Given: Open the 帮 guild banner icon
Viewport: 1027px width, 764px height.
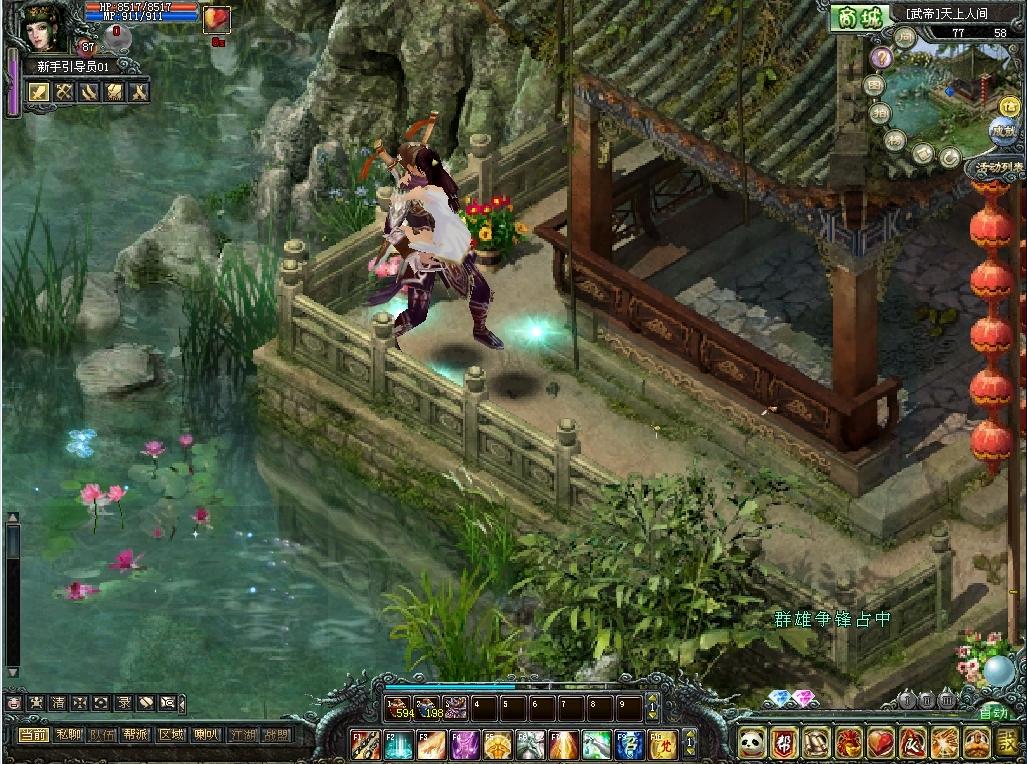Looking at the screenshot, I should point(784,743).
